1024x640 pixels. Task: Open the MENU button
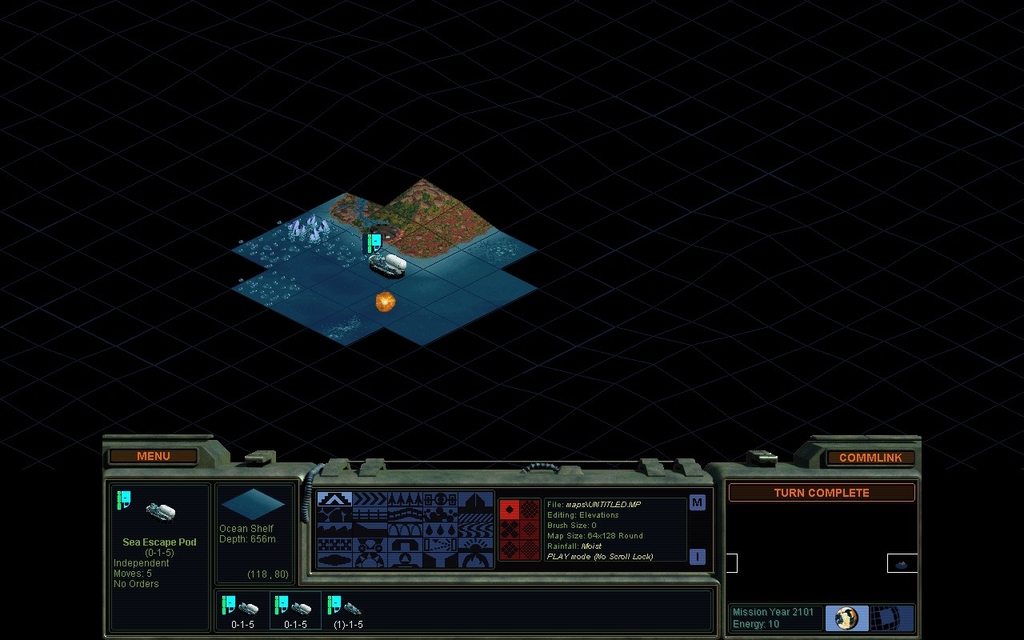point(153,456)
